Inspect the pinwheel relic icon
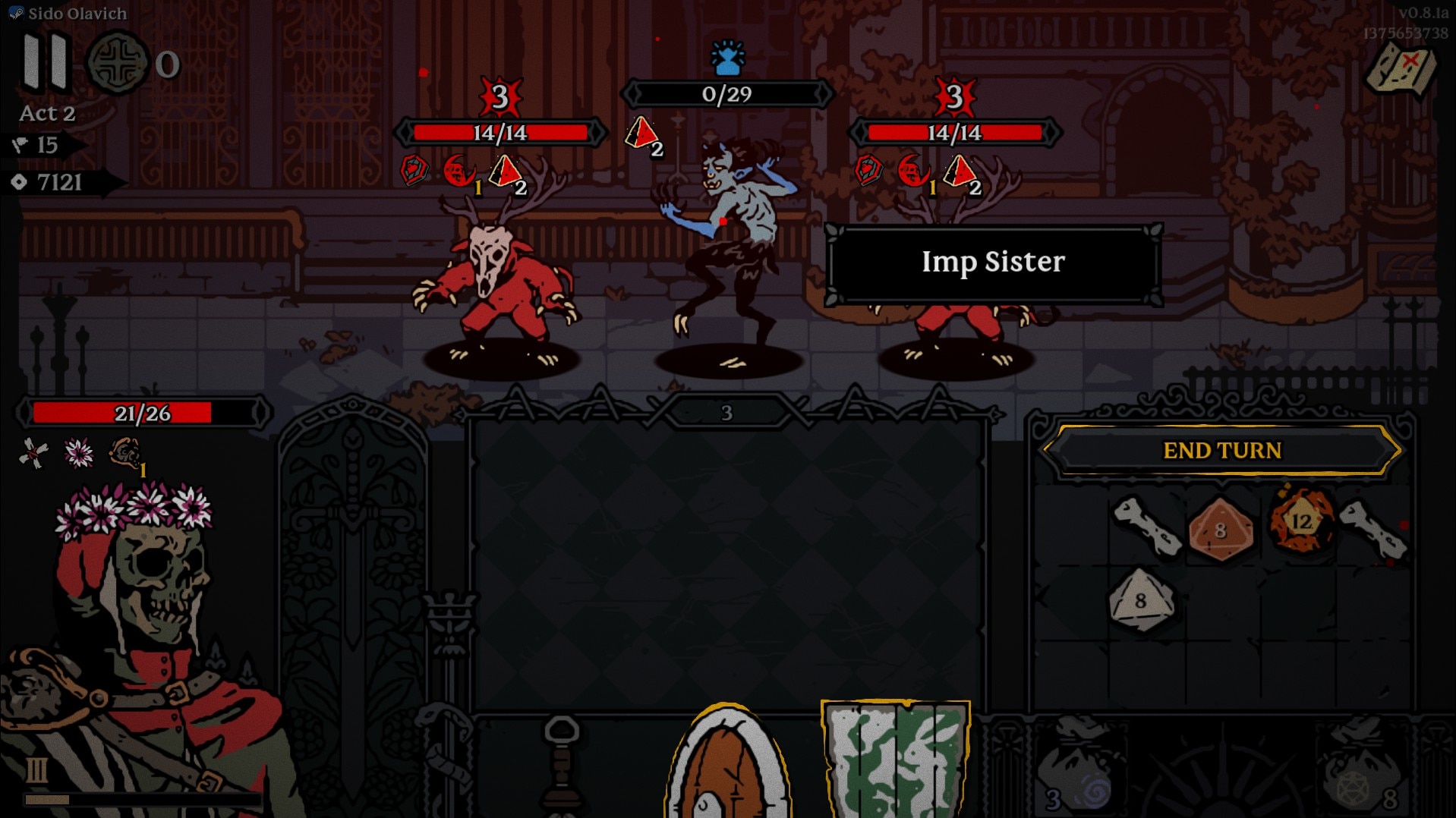 (33, 454)
